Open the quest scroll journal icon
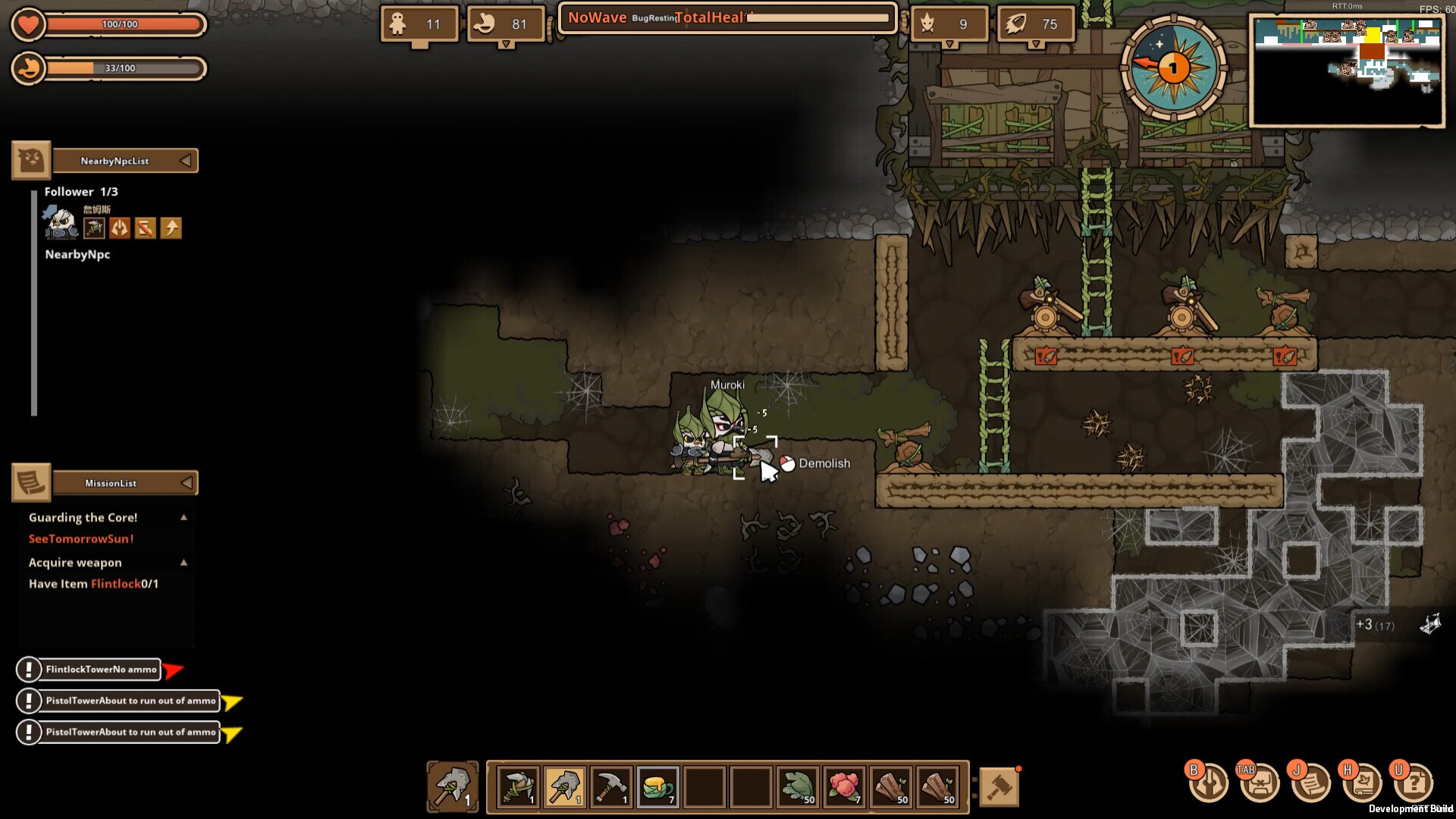1456x819 pixels. 1311,783
